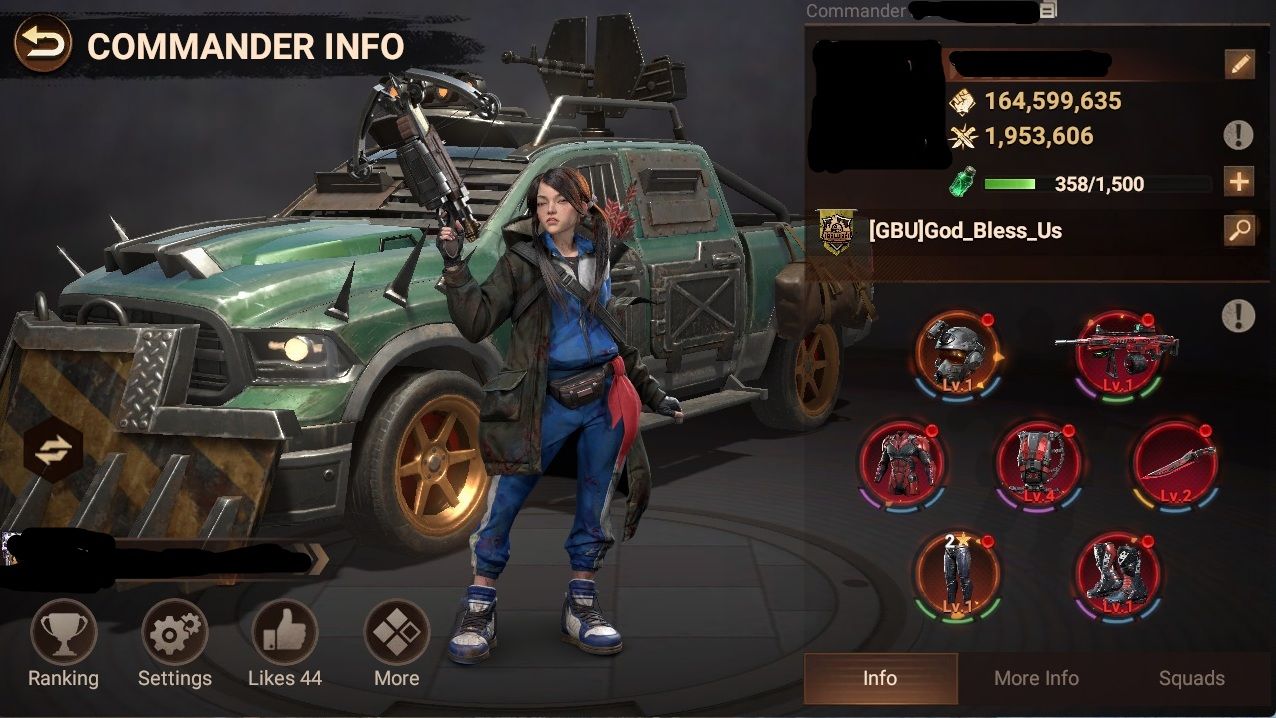1276x718 pixels.
Task: Open the Settings gear button
Action: tap(175, 633)
